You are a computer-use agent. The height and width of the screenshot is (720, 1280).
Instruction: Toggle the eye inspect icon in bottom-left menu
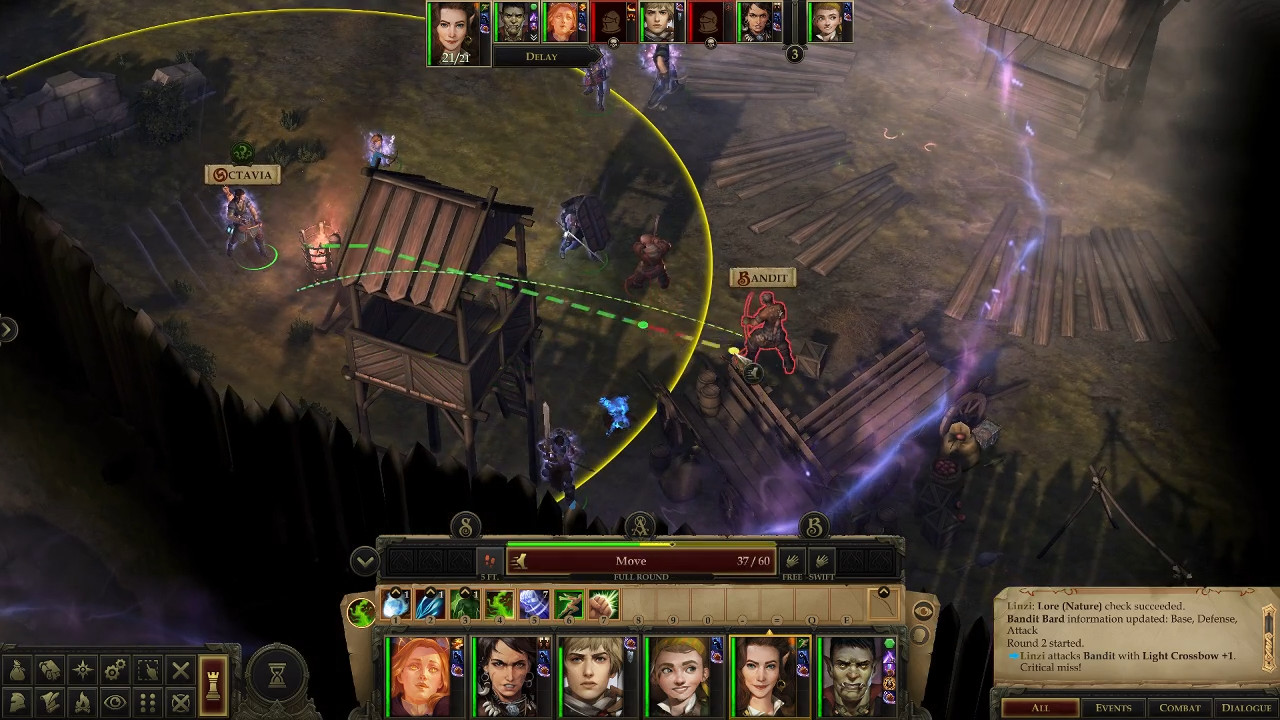115,702
